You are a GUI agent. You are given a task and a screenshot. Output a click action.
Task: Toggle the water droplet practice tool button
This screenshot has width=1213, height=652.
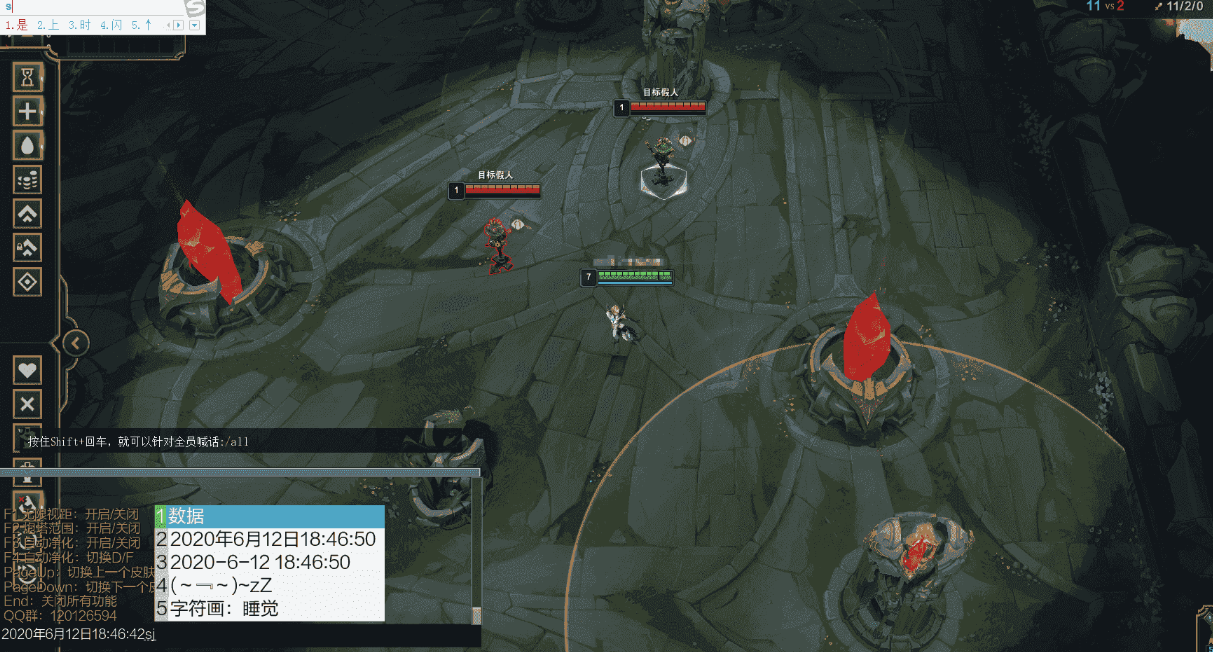pyautogui.click(x=28, y=144)
